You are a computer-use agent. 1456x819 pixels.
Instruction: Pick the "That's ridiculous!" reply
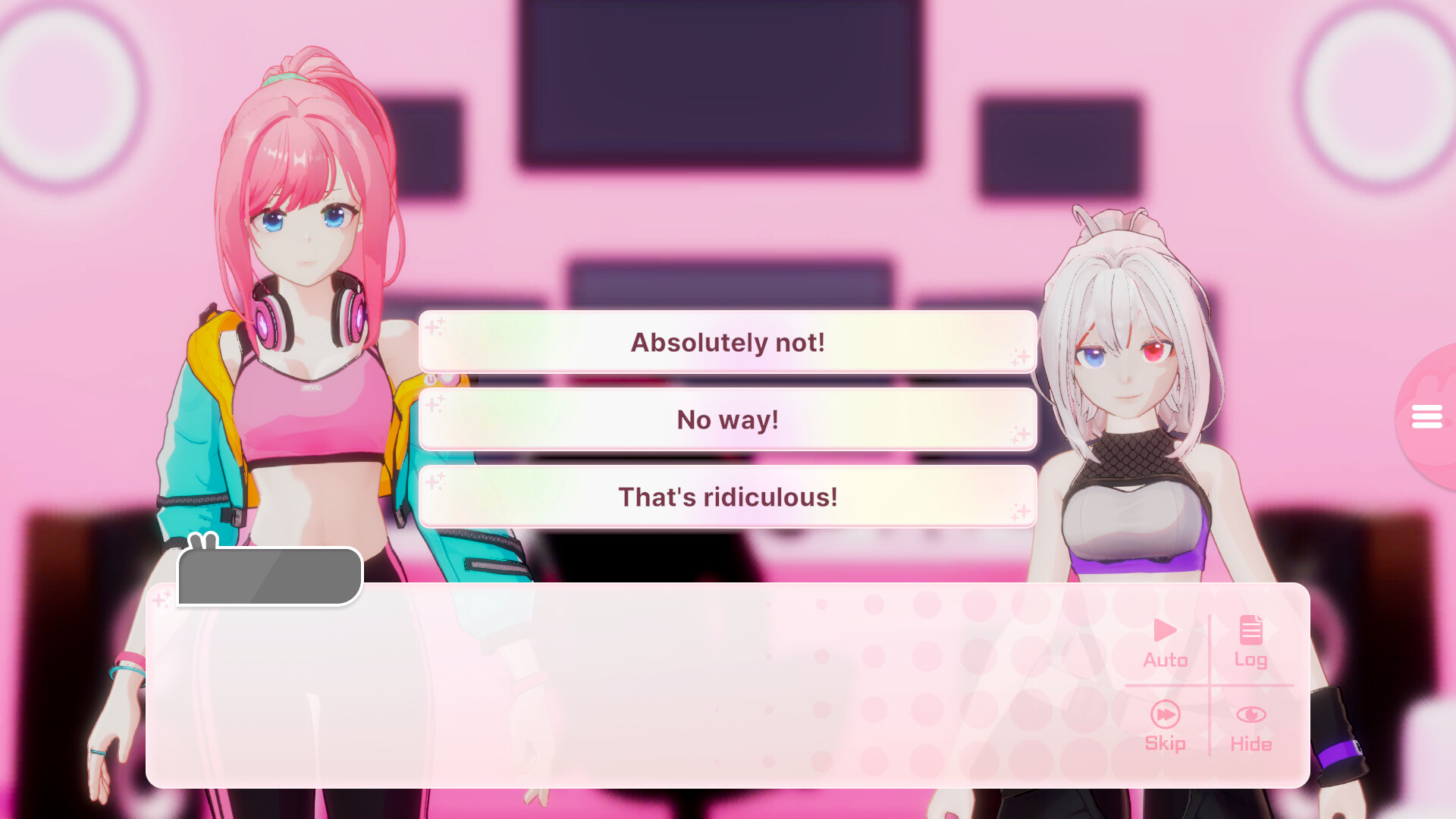(x=727, y=497)
